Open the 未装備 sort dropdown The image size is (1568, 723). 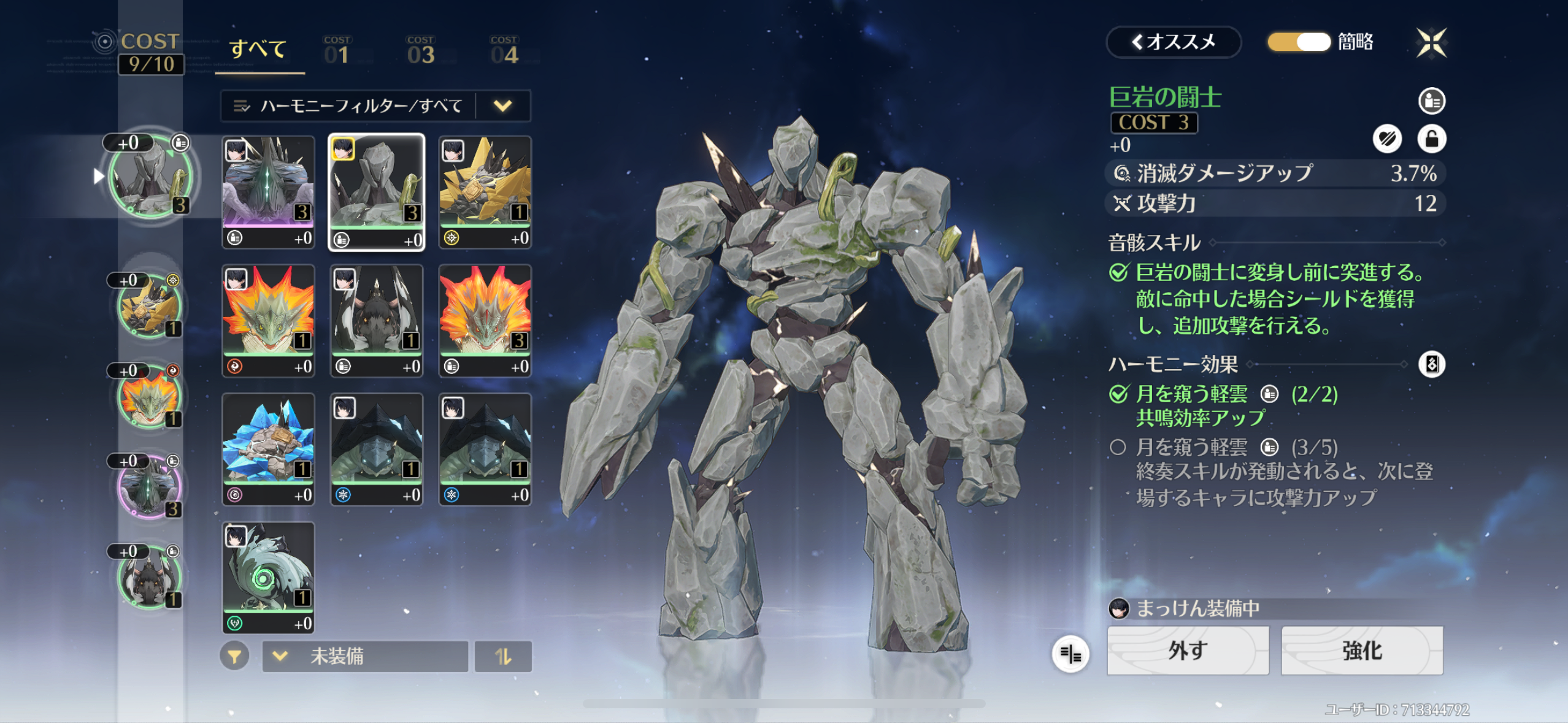point(365,657)
